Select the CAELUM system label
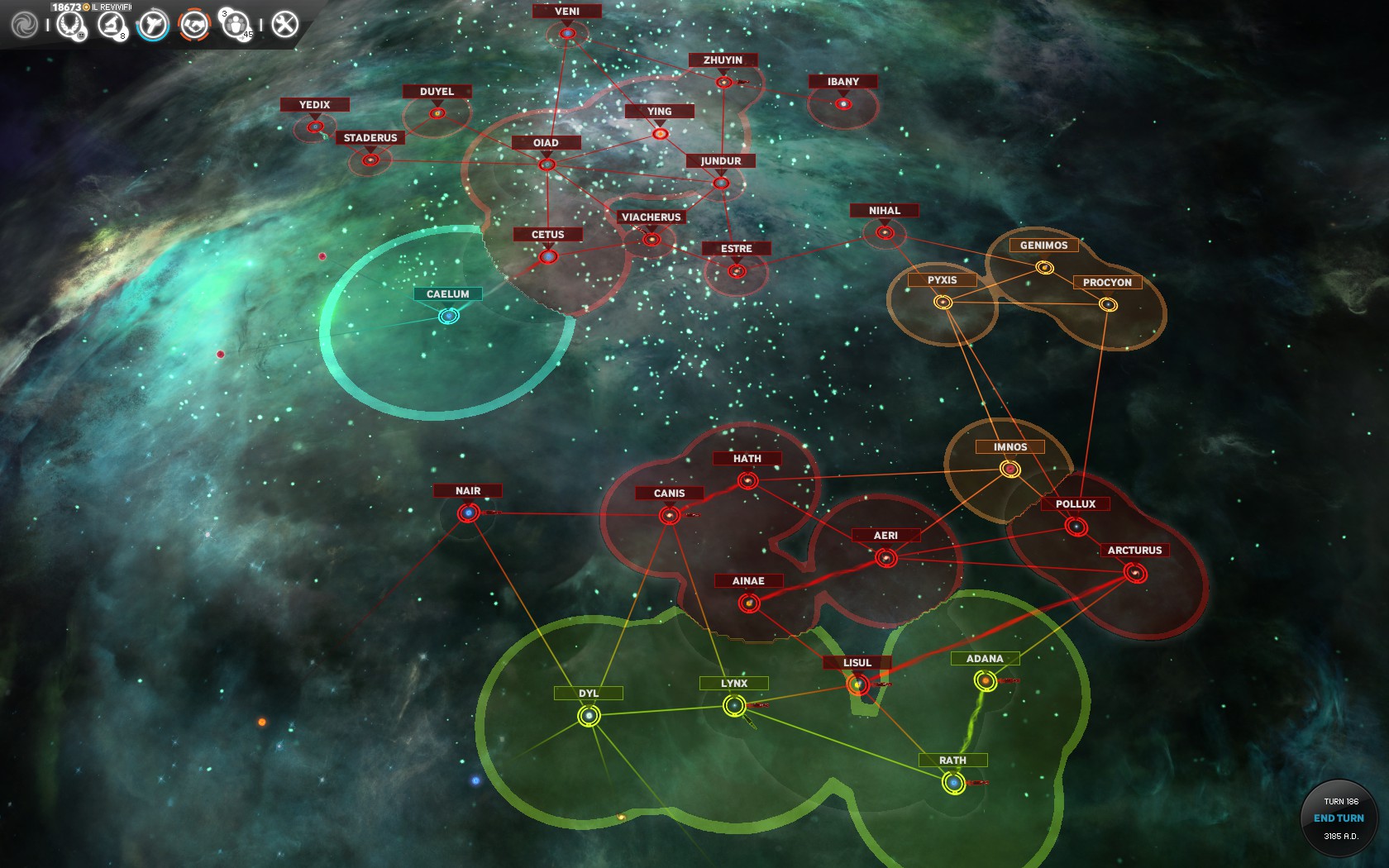 pyautogui.click(x=447, y=294)
